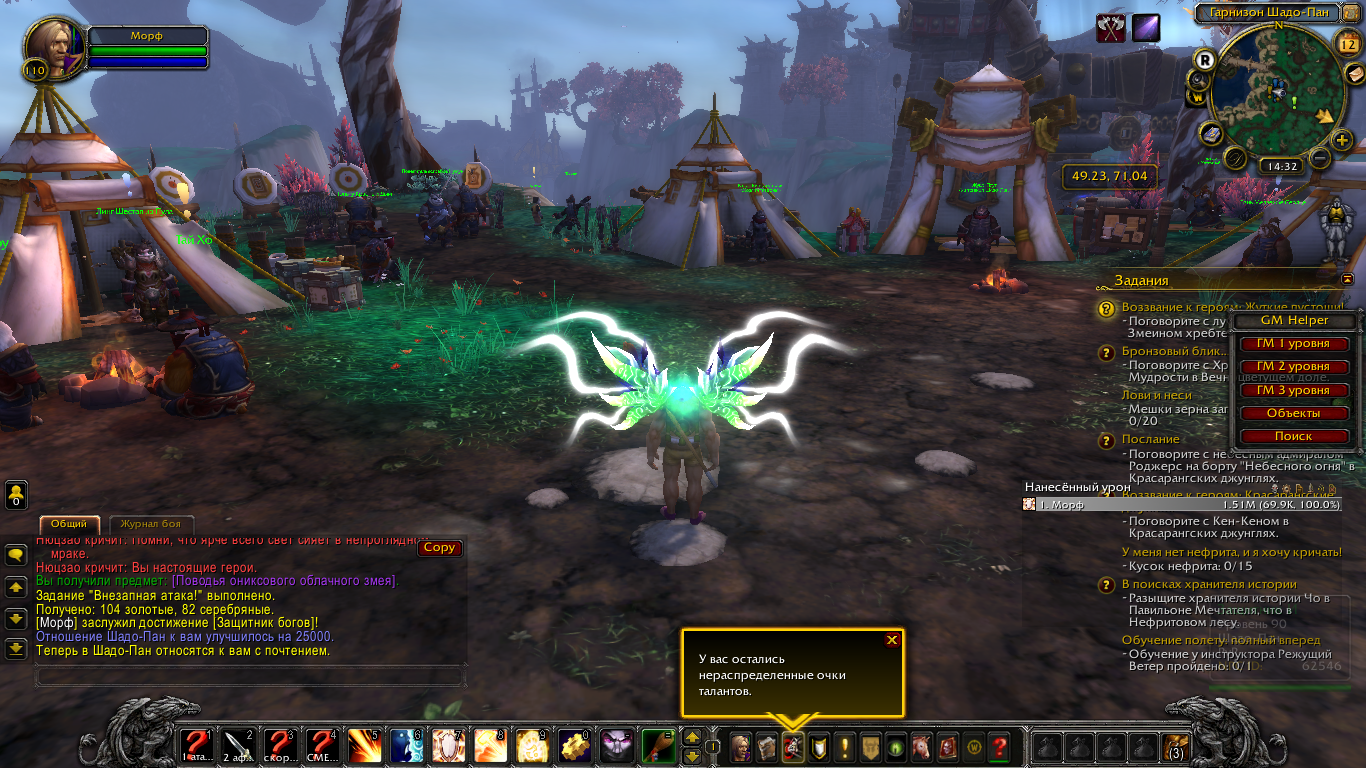Open the talents micro menu button
This screenshot has height=768, width=1366.
[x=793, y=746]
